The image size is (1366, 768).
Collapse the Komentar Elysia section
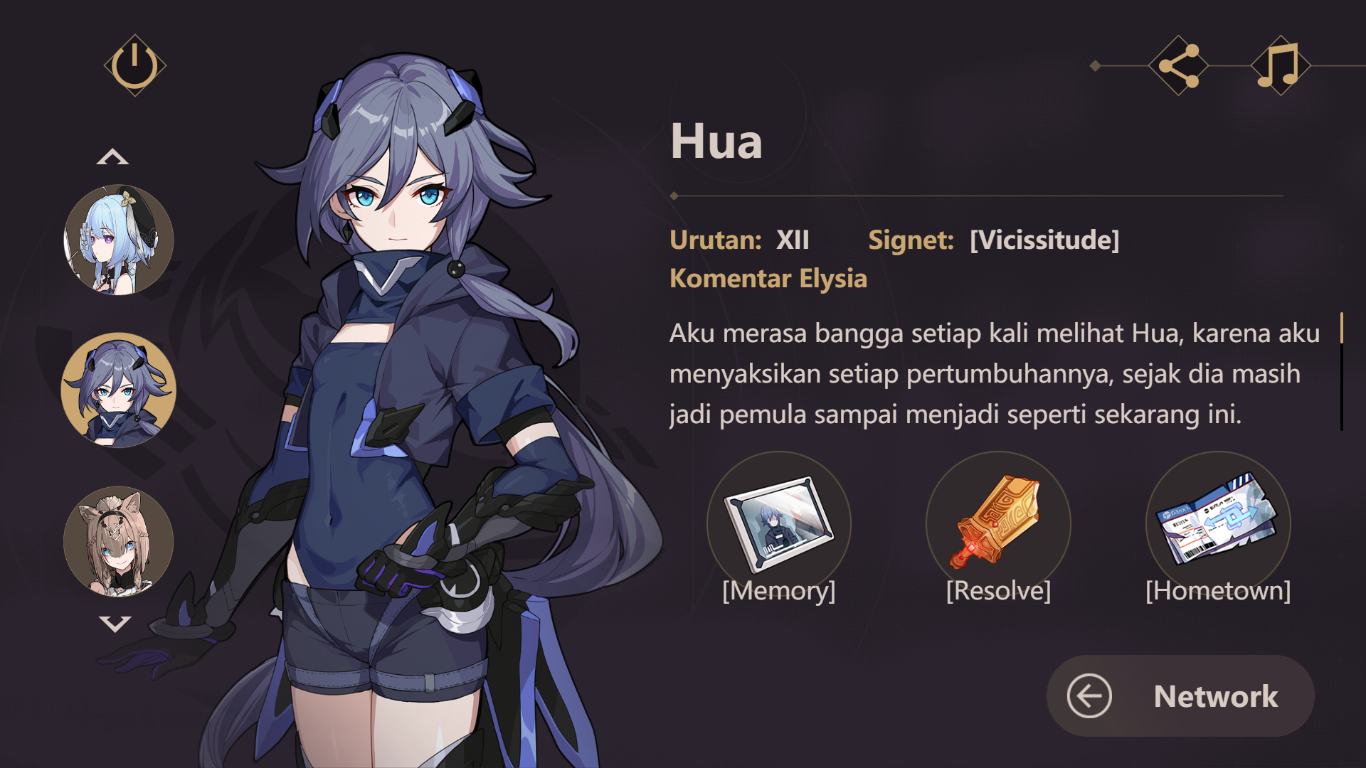click(768, 278)
